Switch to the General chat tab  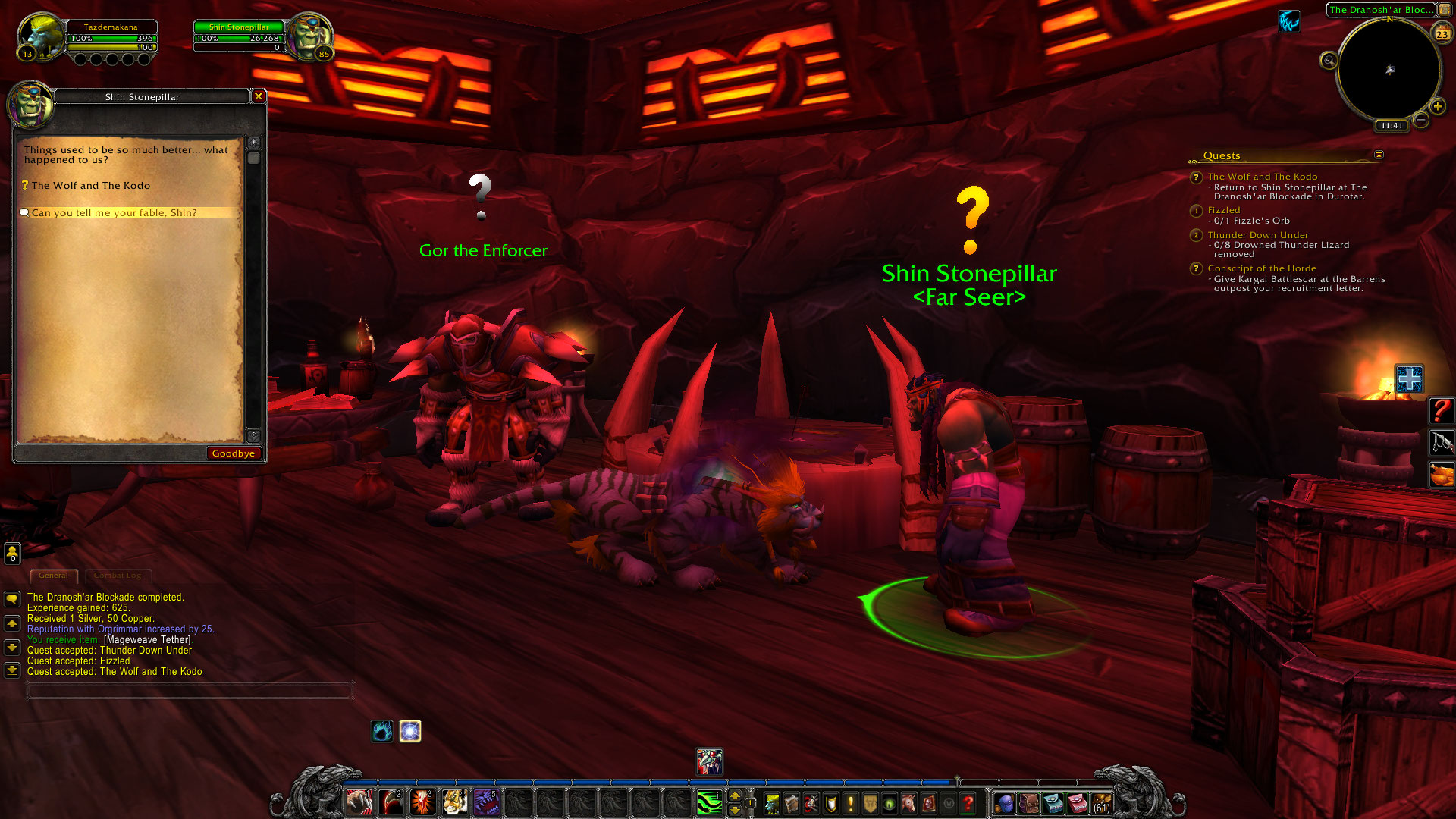tap(53, 576)
